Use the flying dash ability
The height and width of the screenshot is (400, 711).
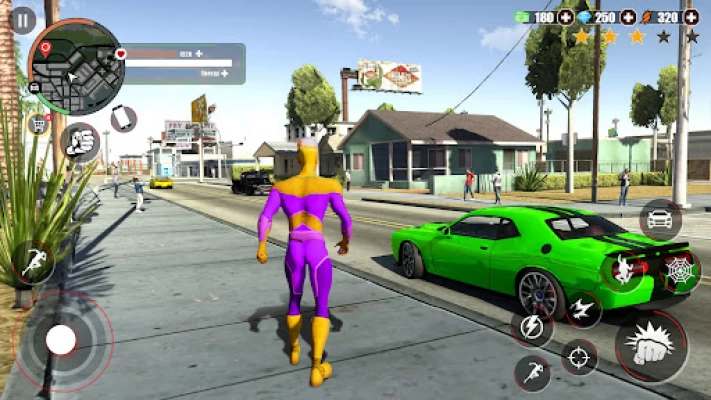(583, 309)
